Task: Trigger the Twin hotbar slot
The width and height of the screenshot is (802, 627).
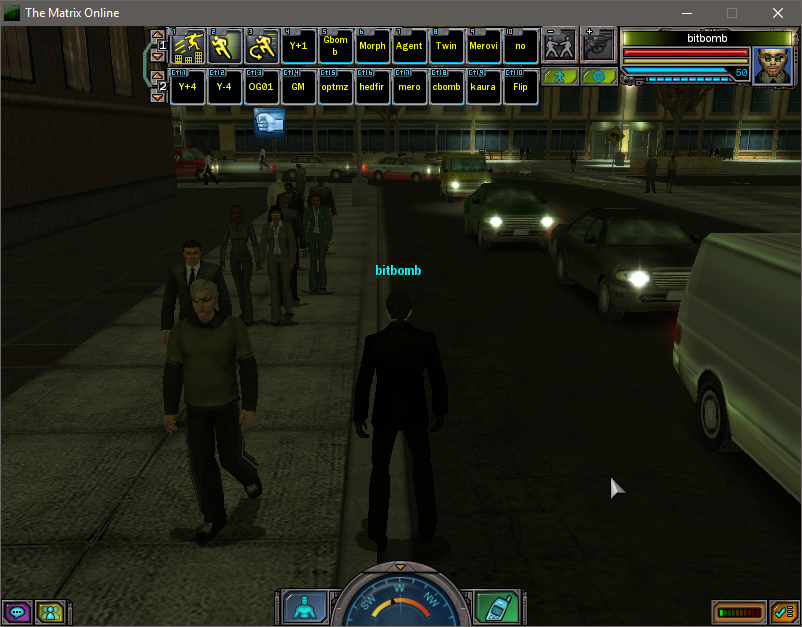Action: pyautogui.click(x=446, y=46)
